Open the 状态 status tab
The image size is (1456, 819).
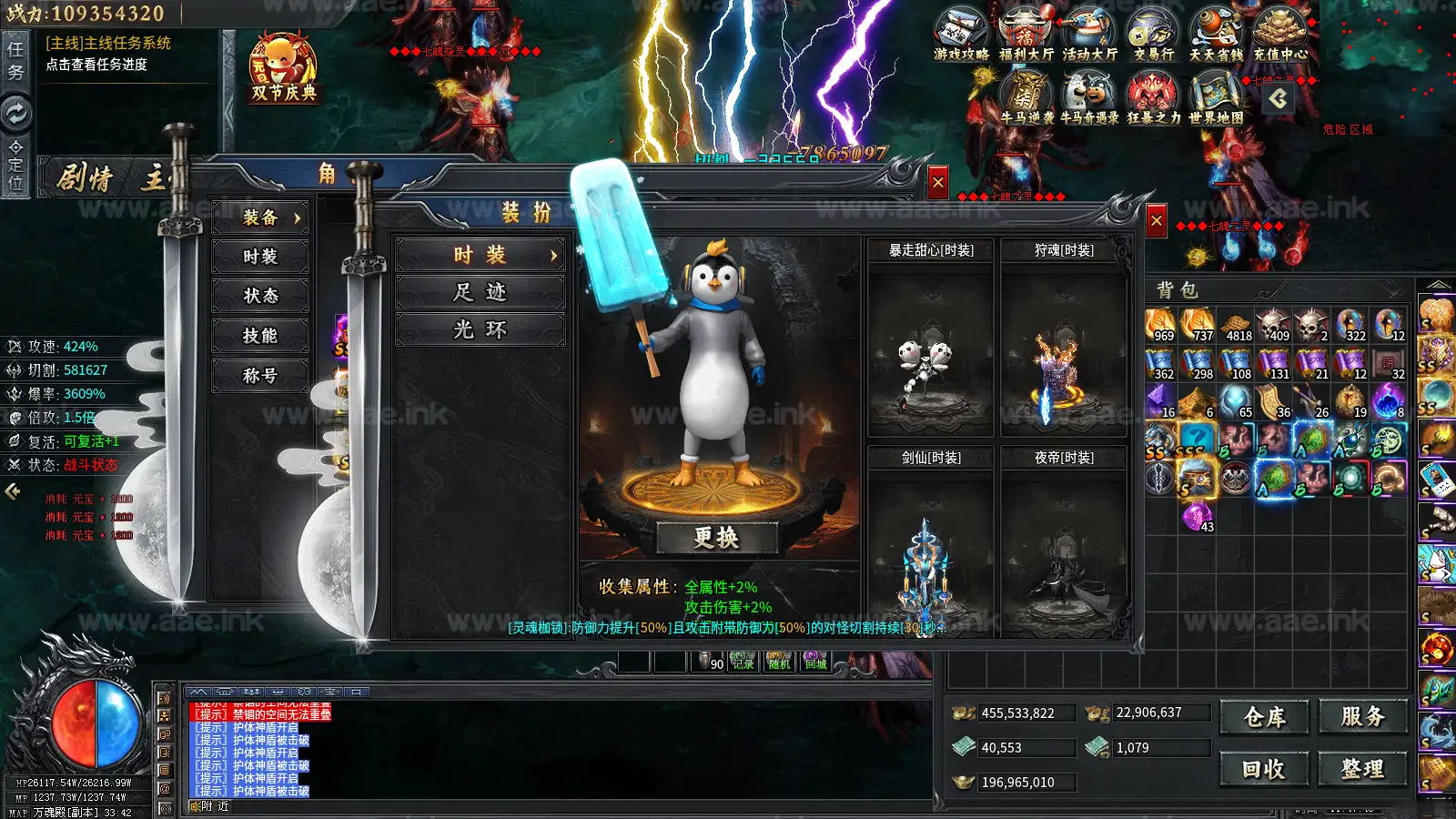[x=260, y=296]
